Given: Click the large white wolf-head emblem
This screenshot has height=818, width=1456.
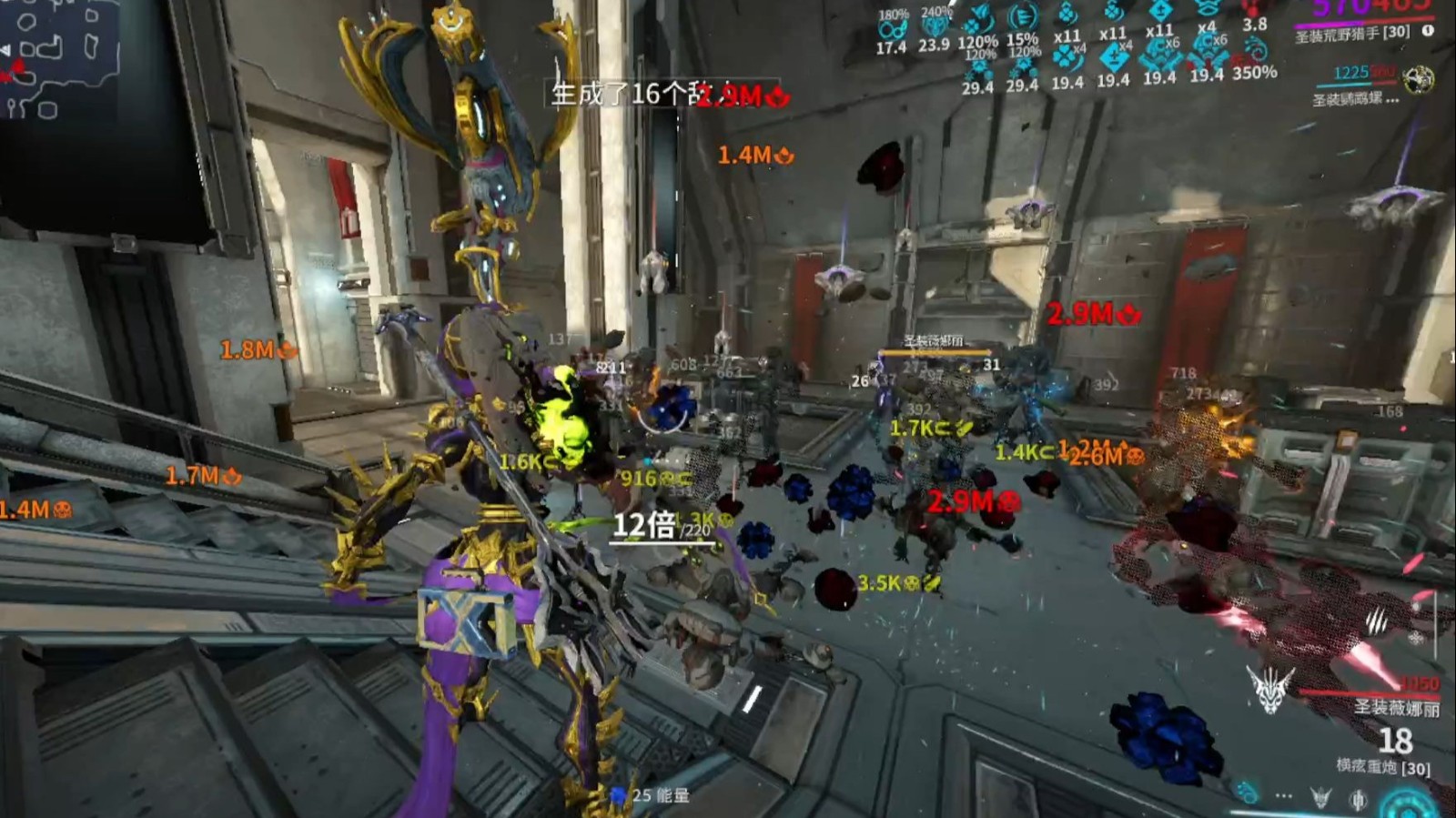Looking at the screenshot, I should click(x=1269, y=688).
